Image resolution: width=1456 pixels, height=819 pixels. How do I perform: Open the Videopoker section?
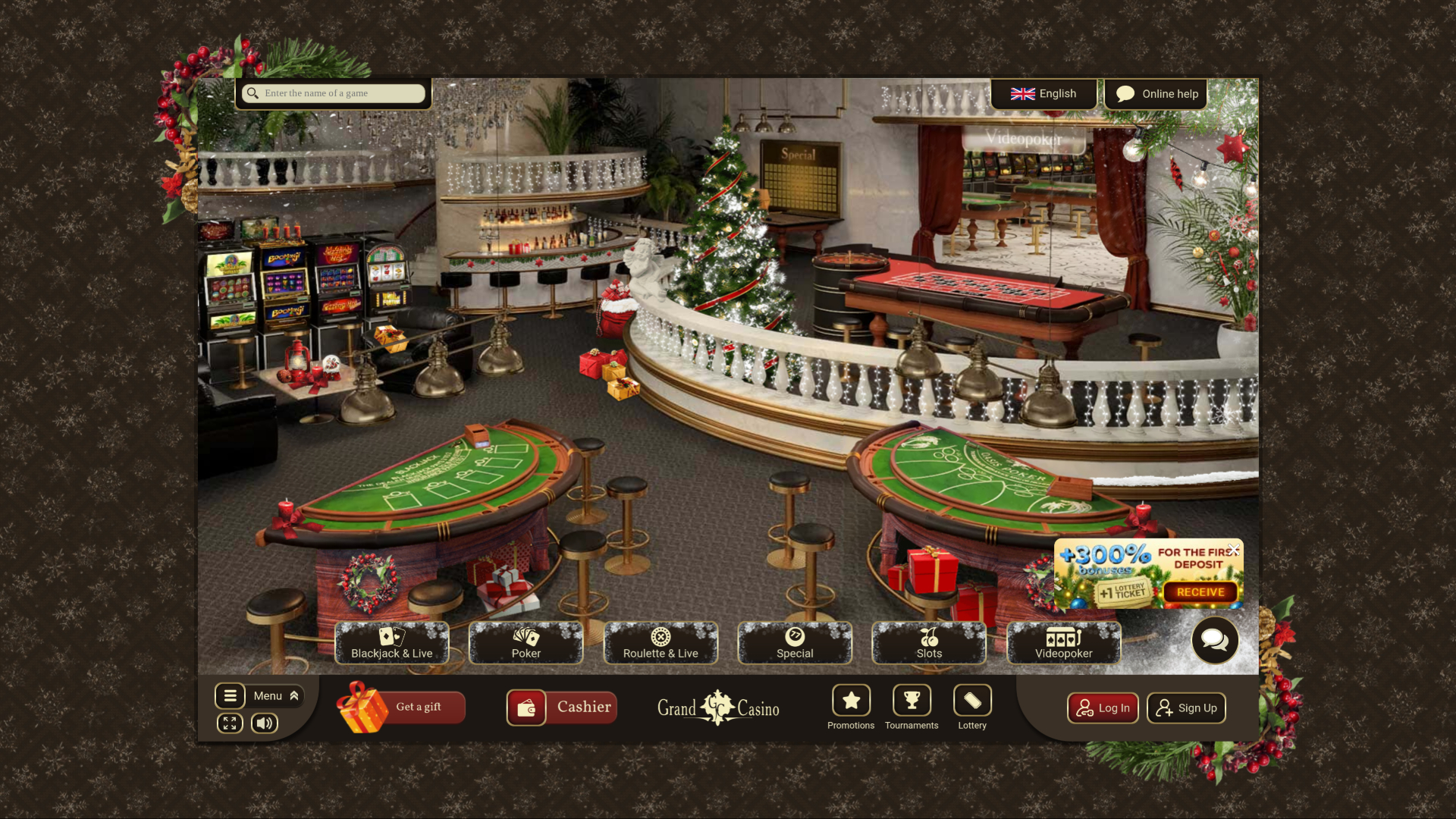1064,643
